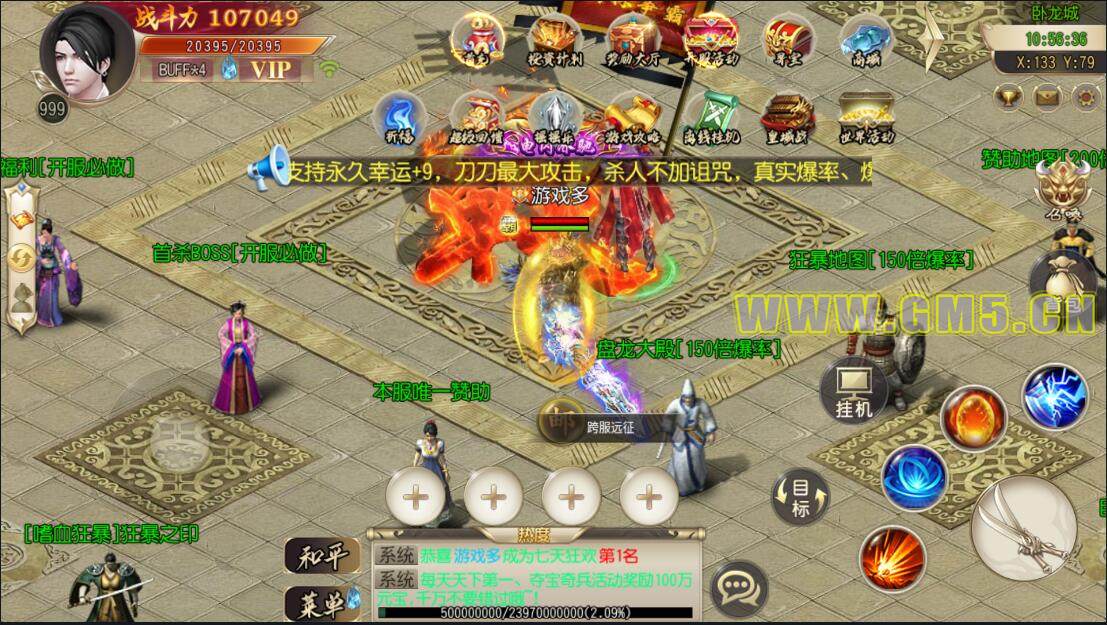This screenshot has height=625, width=1107.
Task: Toggle 挂机 auto-battle button
Action: pyautogui.click(x=853, y=391)
